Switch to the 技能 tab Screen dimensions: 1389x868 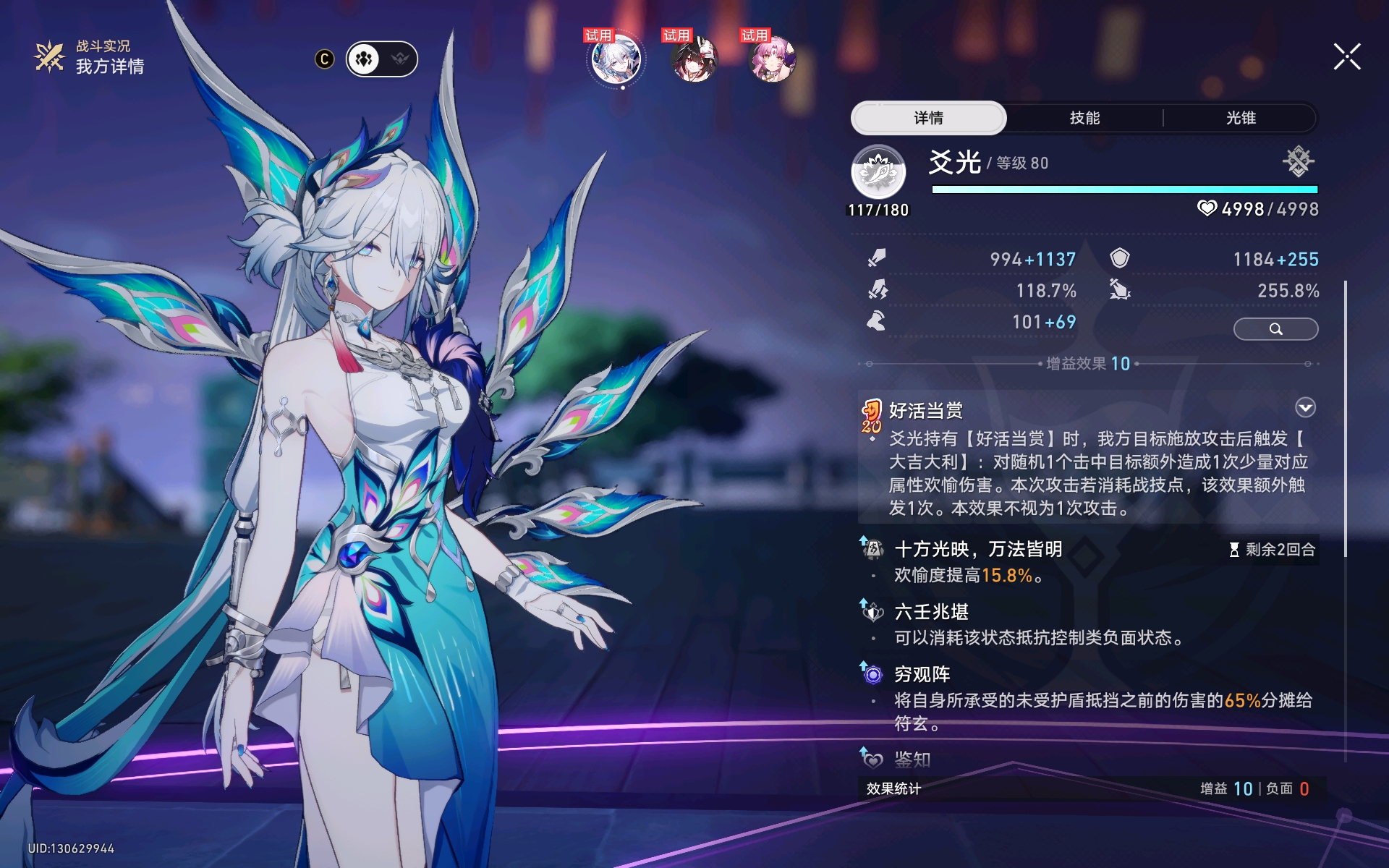pyautogui.click(x=1084, y=118)
